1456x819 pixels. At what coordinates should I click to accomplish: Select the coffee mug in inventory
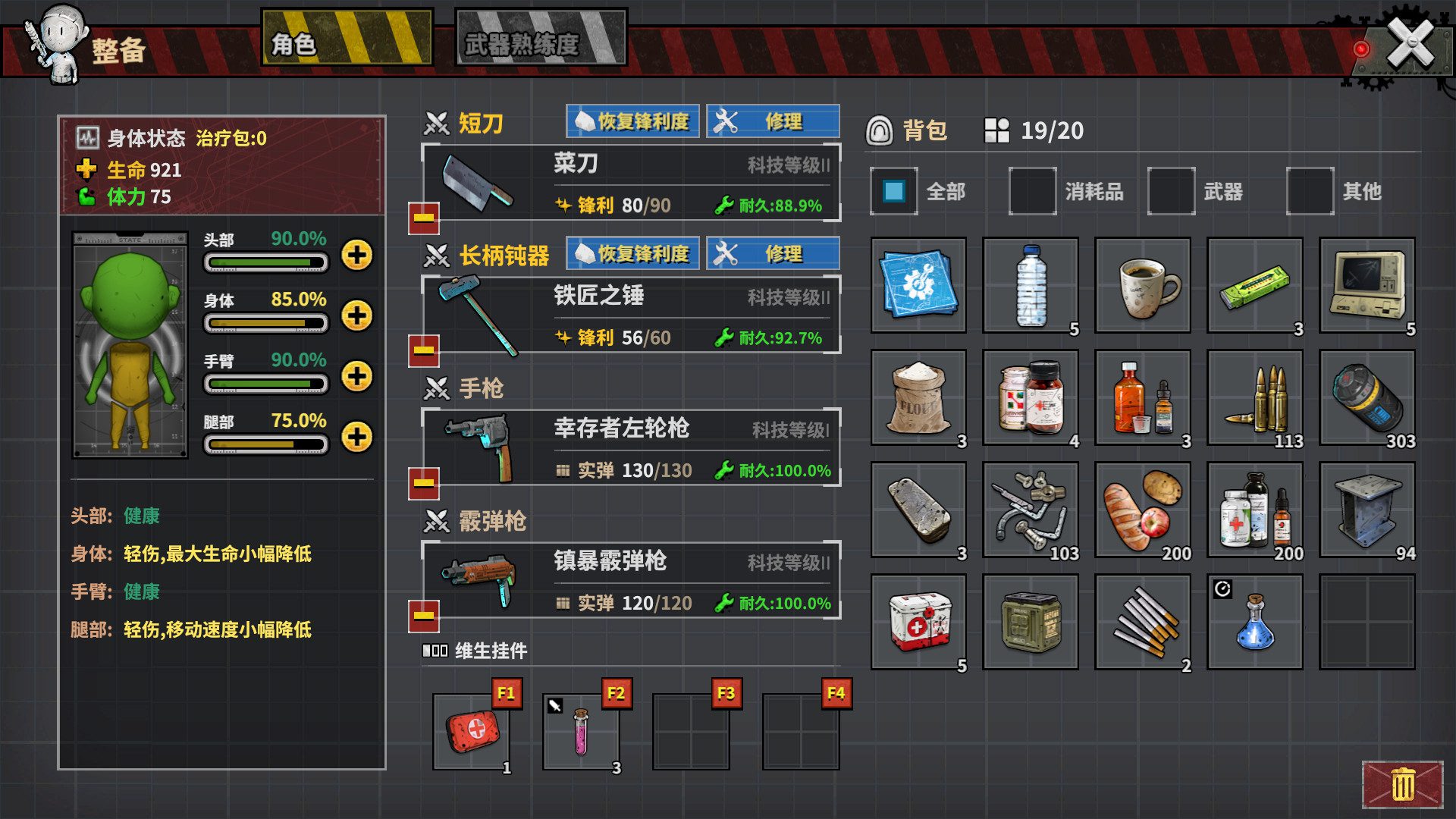[x=1142, y=286]
